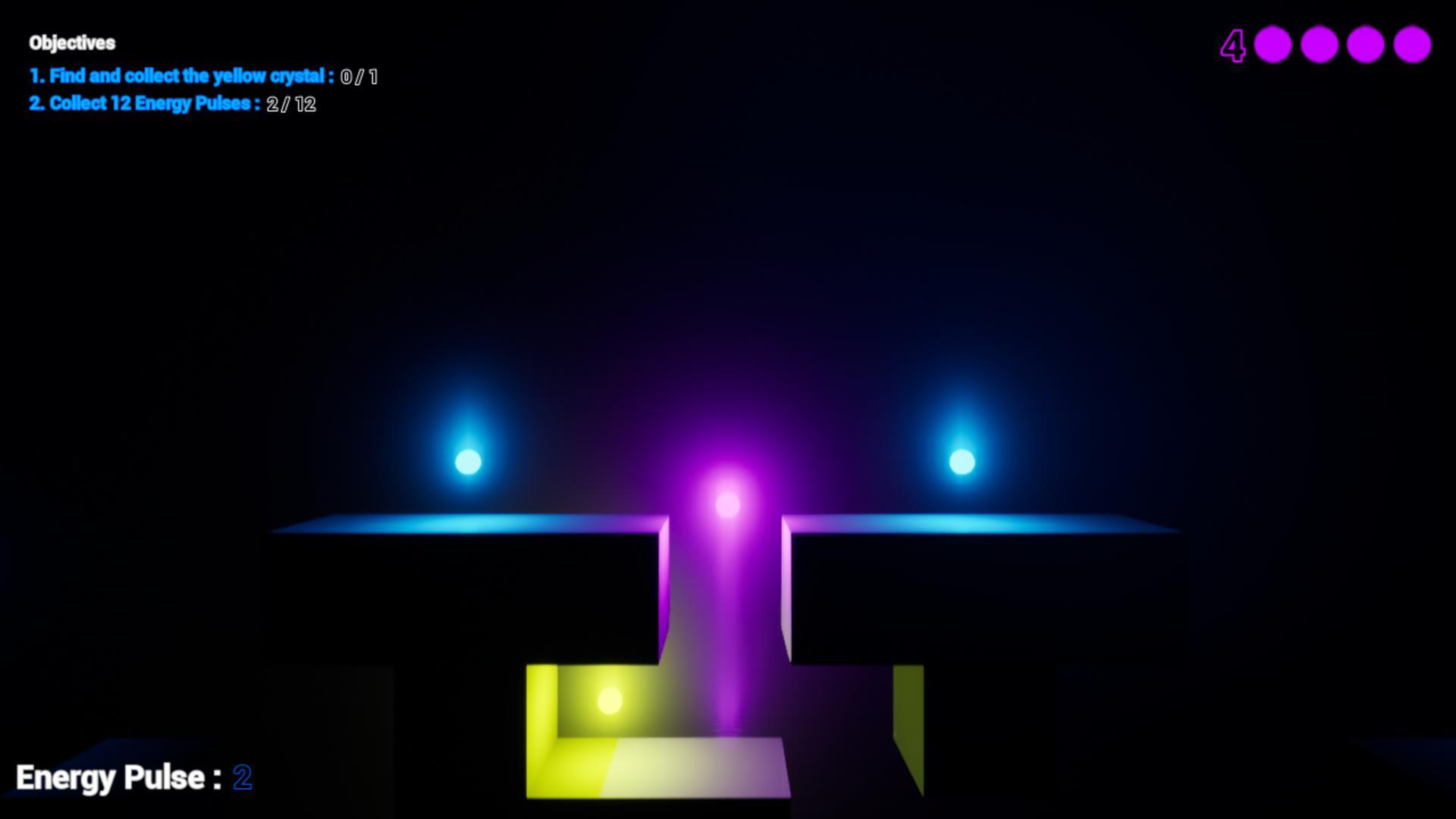Click the second magenta circle indicator
Screen dimensions: 1456x819
(1319, 44)
